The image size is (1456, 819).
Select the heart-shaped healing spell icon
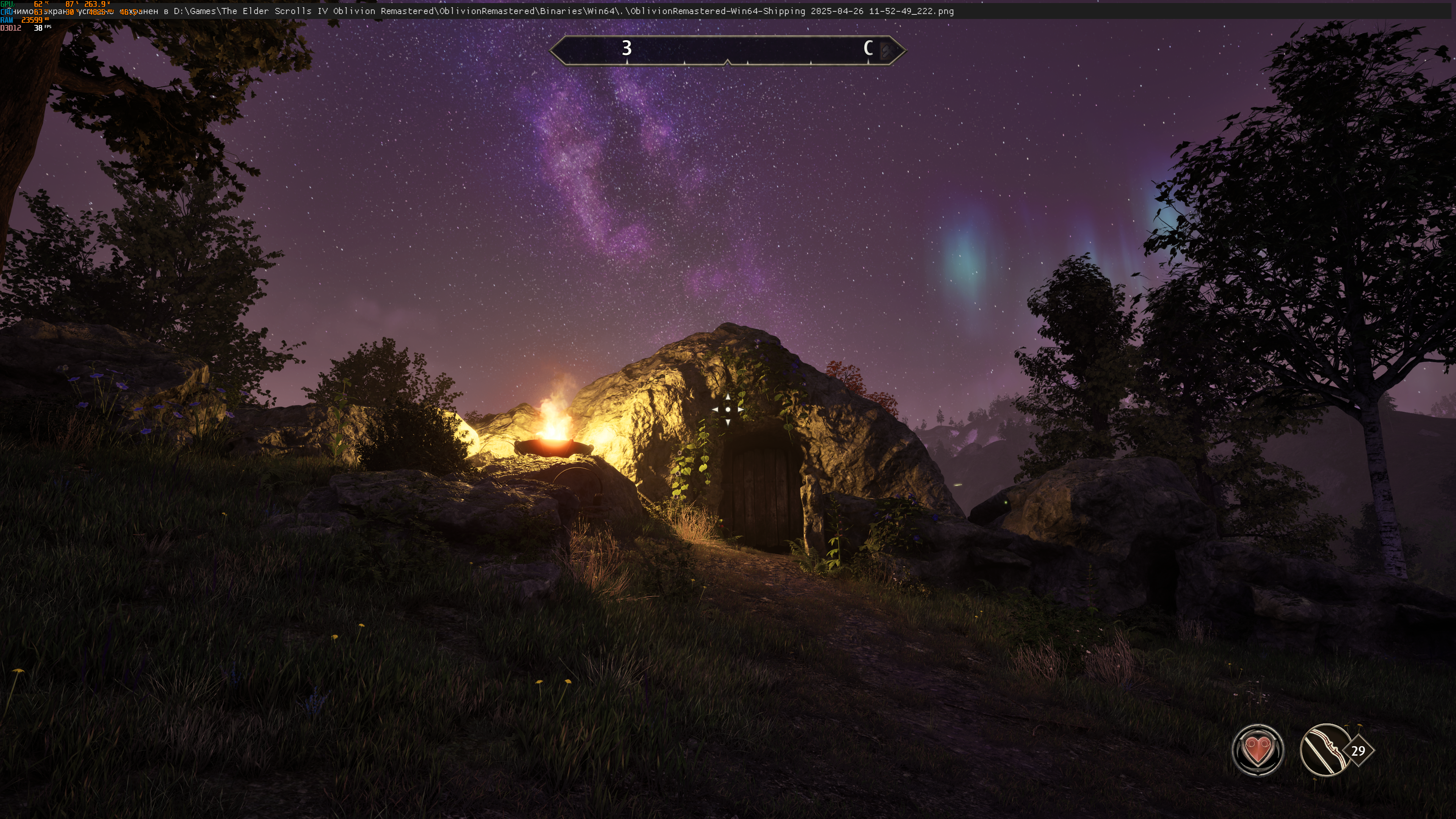[1257, 750]
